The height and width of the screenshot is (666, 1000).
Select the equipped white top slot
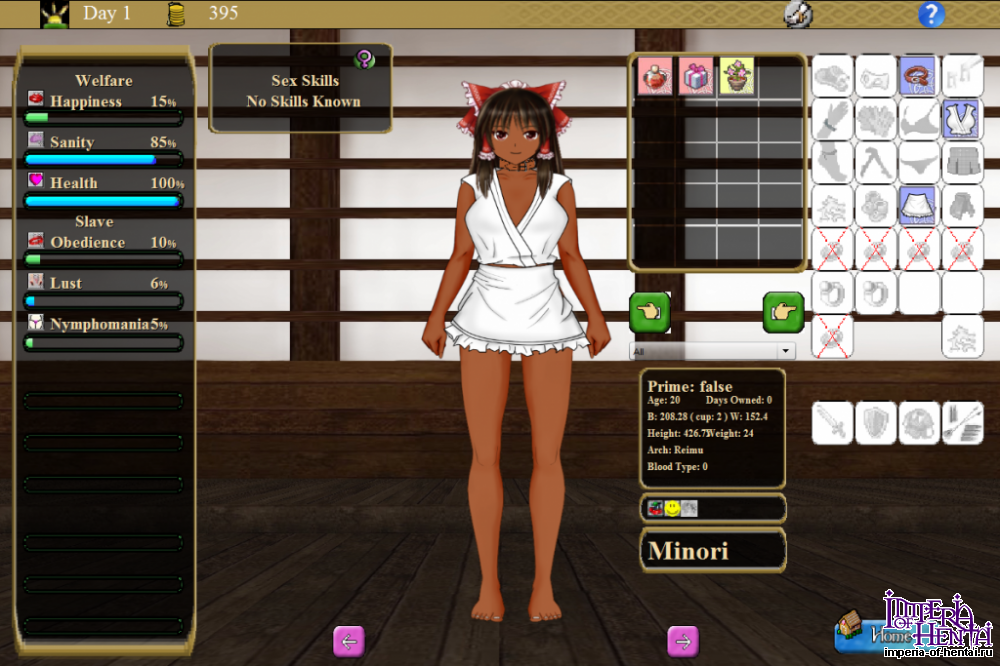[x=962, y=118]
